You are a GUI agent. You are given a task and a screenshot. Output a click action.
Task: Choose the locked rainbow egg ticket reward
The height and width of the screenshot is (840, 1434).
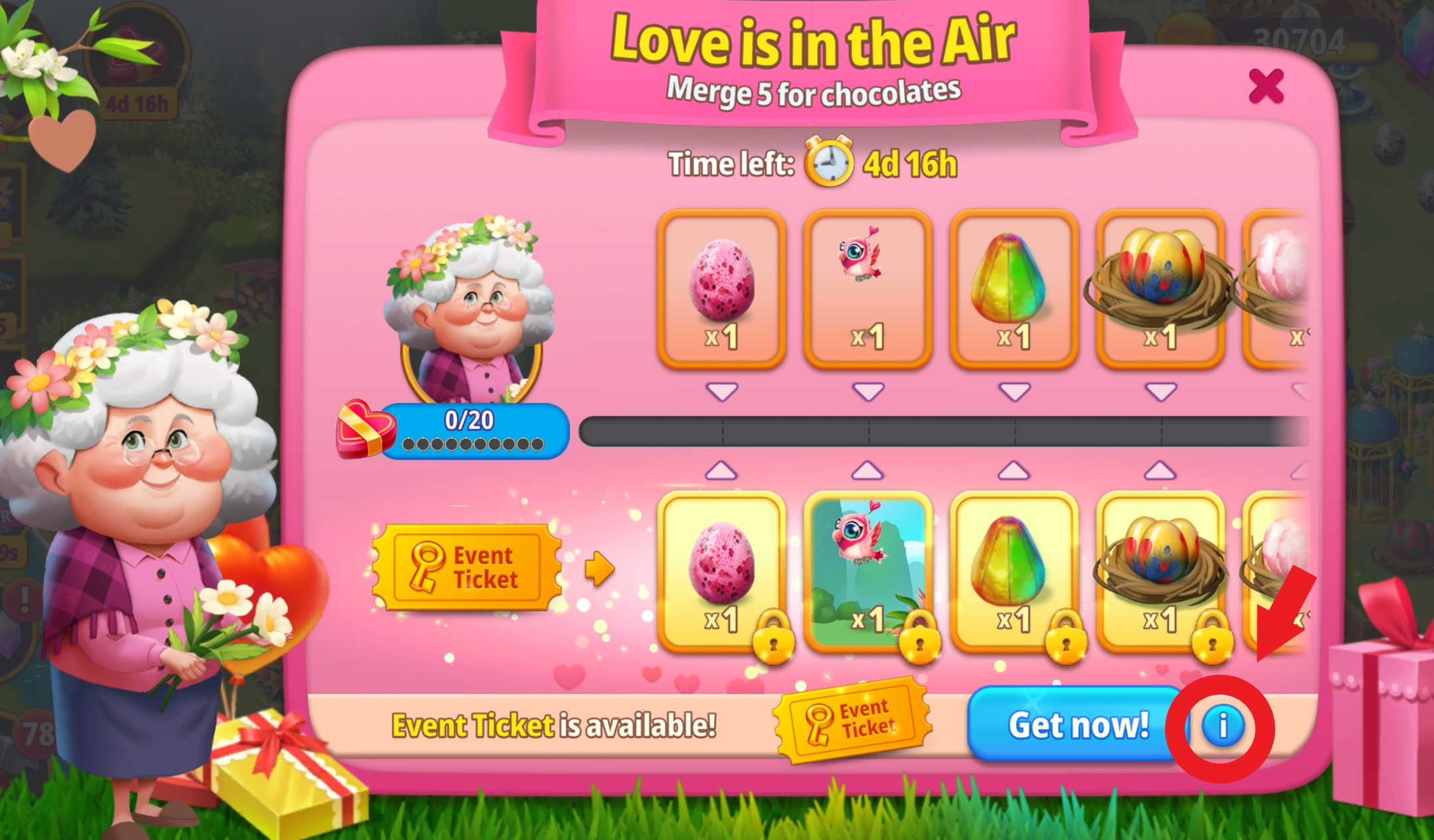click(1014, 572)
